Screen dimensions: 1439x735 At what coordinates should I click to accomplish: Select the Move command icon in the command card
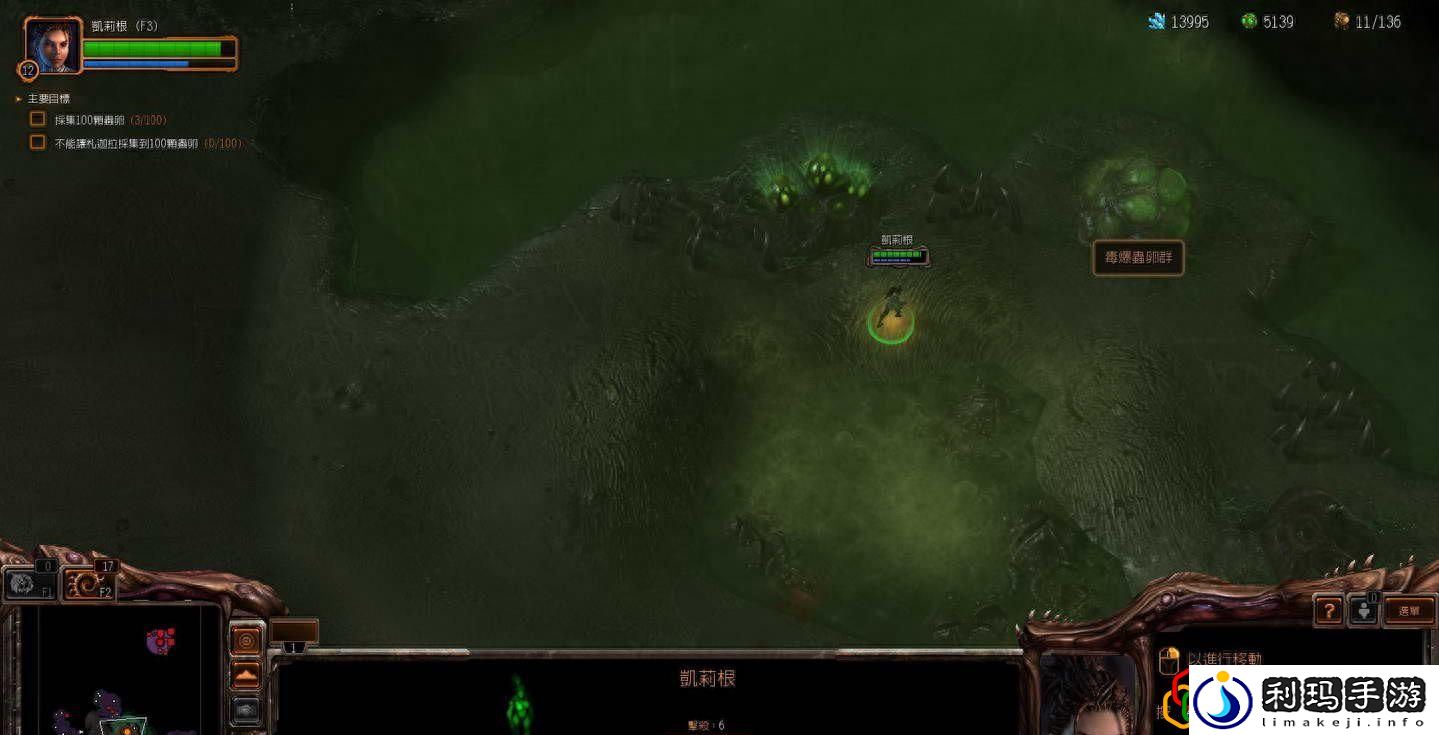point(1169,658)
